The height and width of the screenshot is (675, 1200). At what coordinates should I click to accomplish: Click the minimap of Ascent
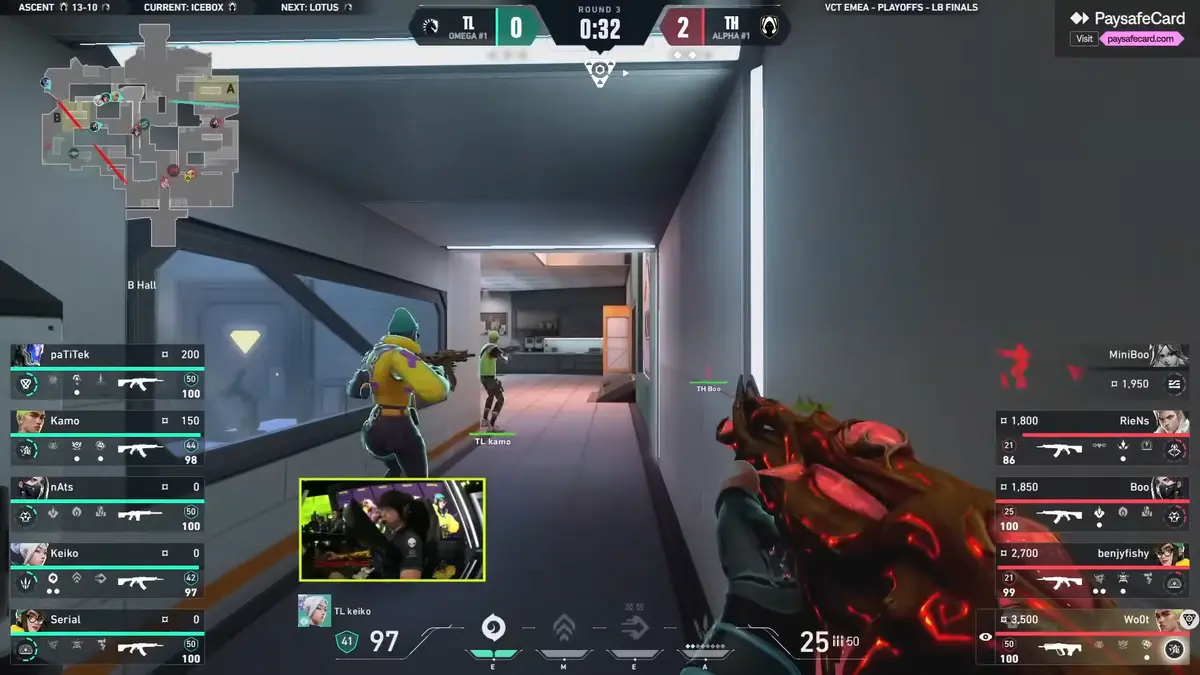pos(140,130)
